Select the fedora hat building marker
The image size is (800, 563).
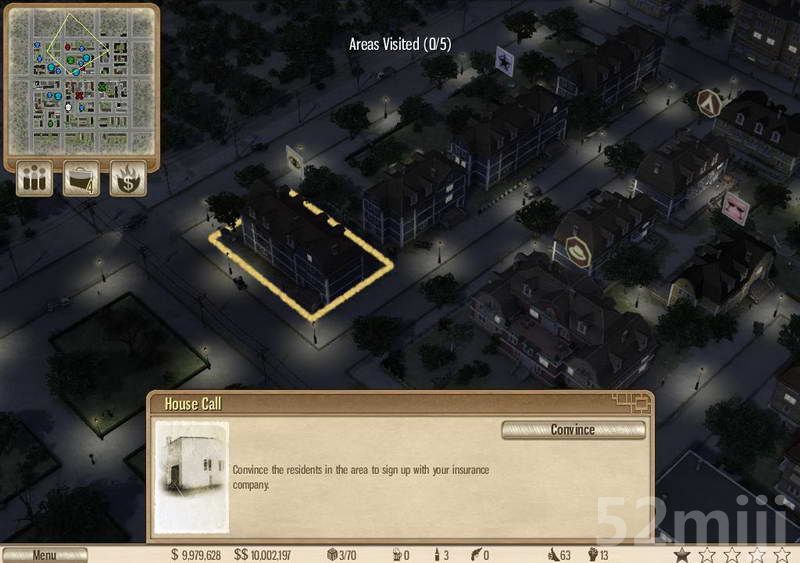click(579, 253)
